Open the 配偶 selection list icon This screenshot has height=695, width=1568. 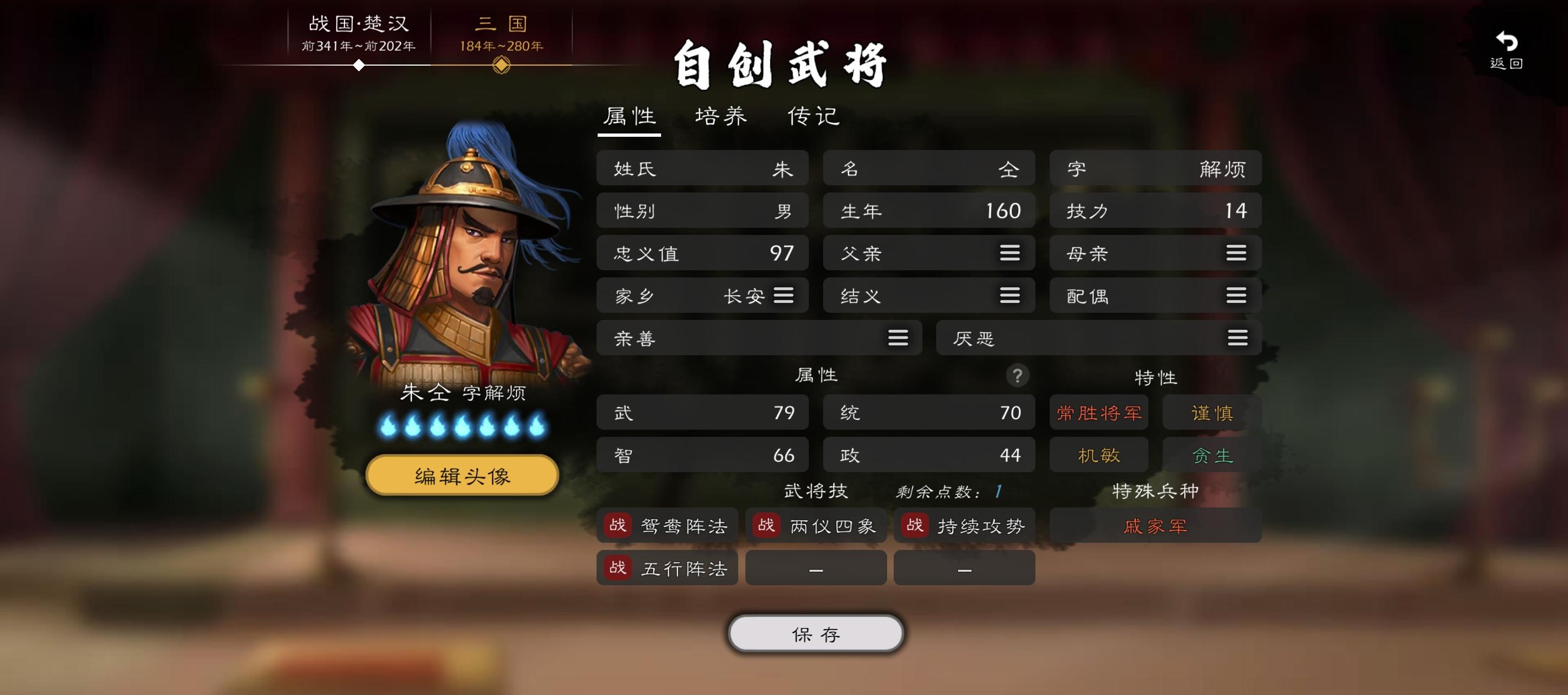[1236, 296]
